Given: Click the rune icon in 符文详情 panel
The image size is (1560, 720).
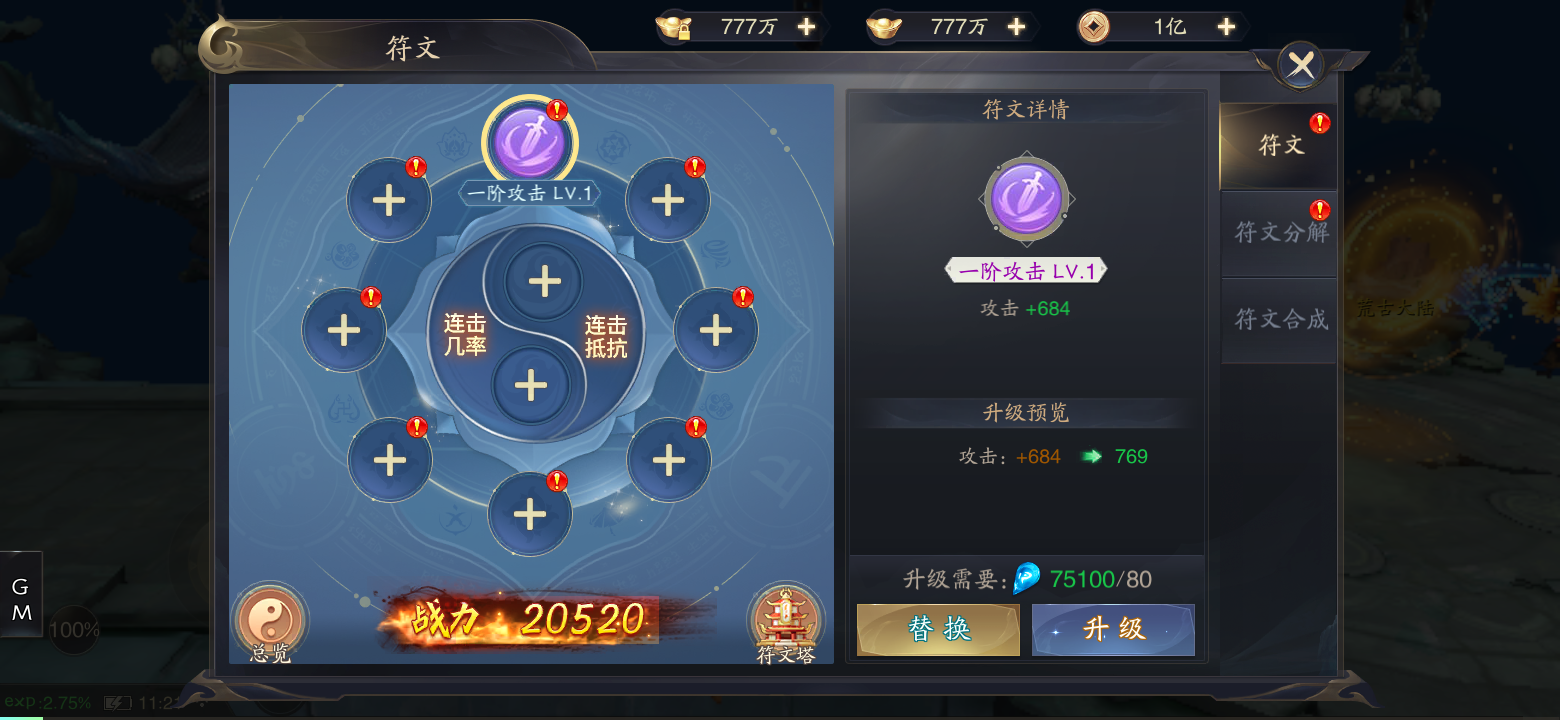Looking at the screenshot, I should (x=1026, y=199).
